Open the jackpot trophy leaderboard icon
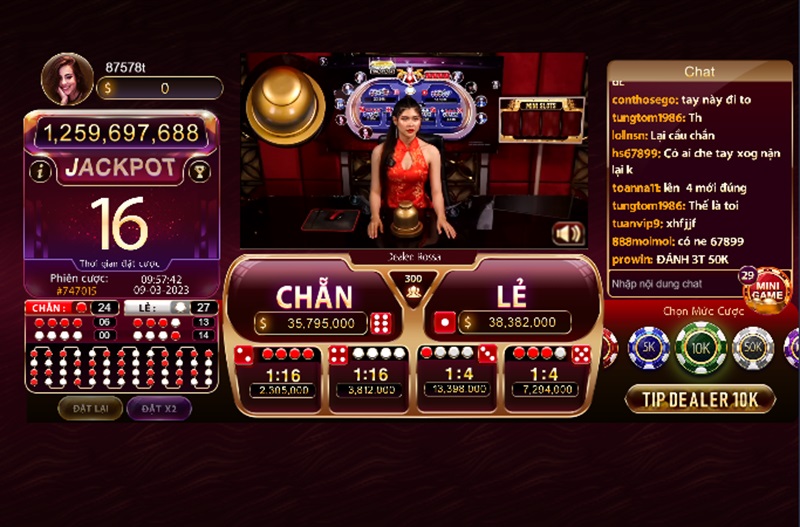The image size is (800, 527). pyautogui.click(x=199, y=170)
